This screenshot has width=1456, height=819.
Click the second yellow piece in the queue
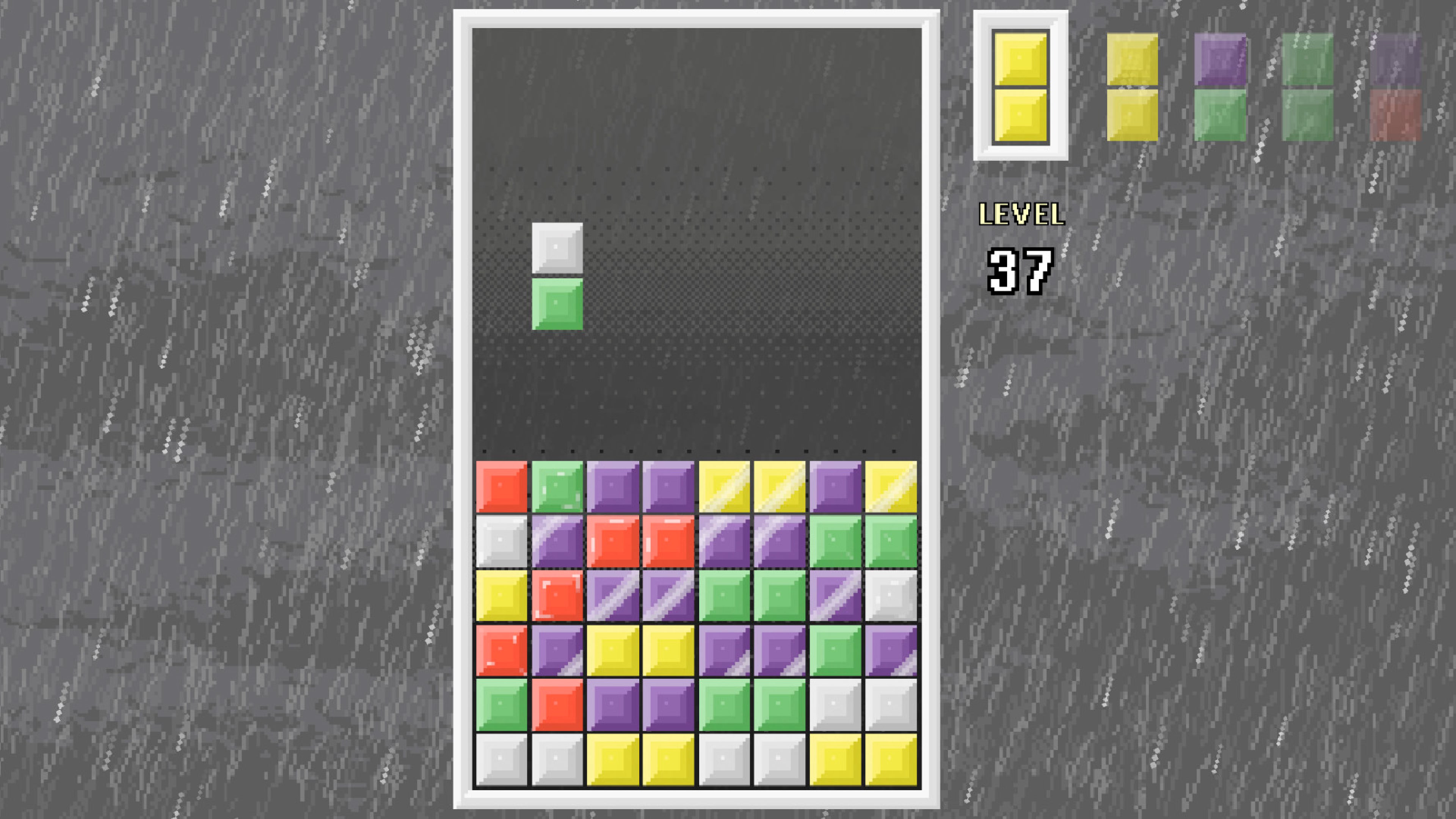1133,88
